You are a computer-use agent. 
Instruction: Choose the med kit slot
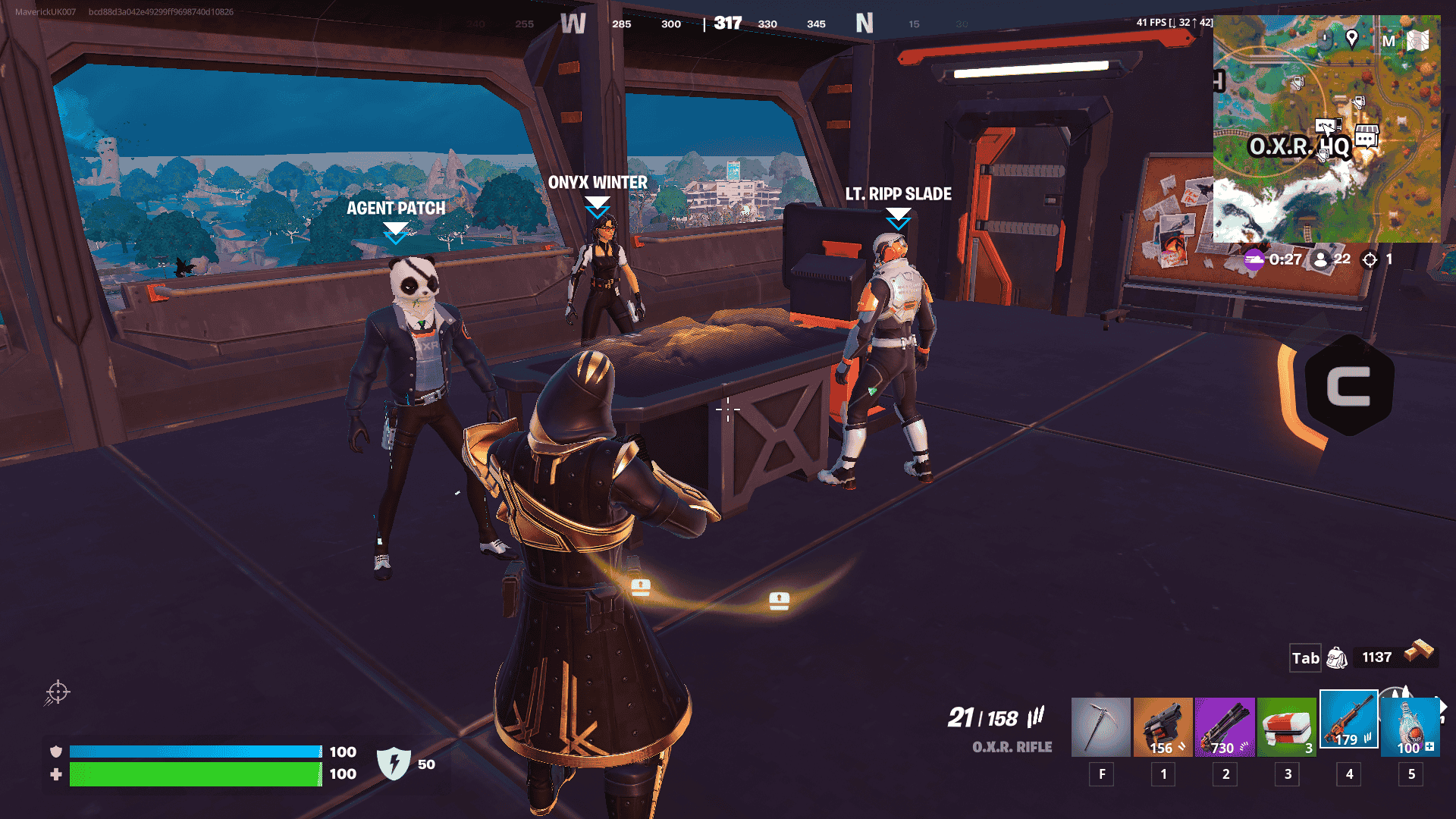tap(1287, 726)
